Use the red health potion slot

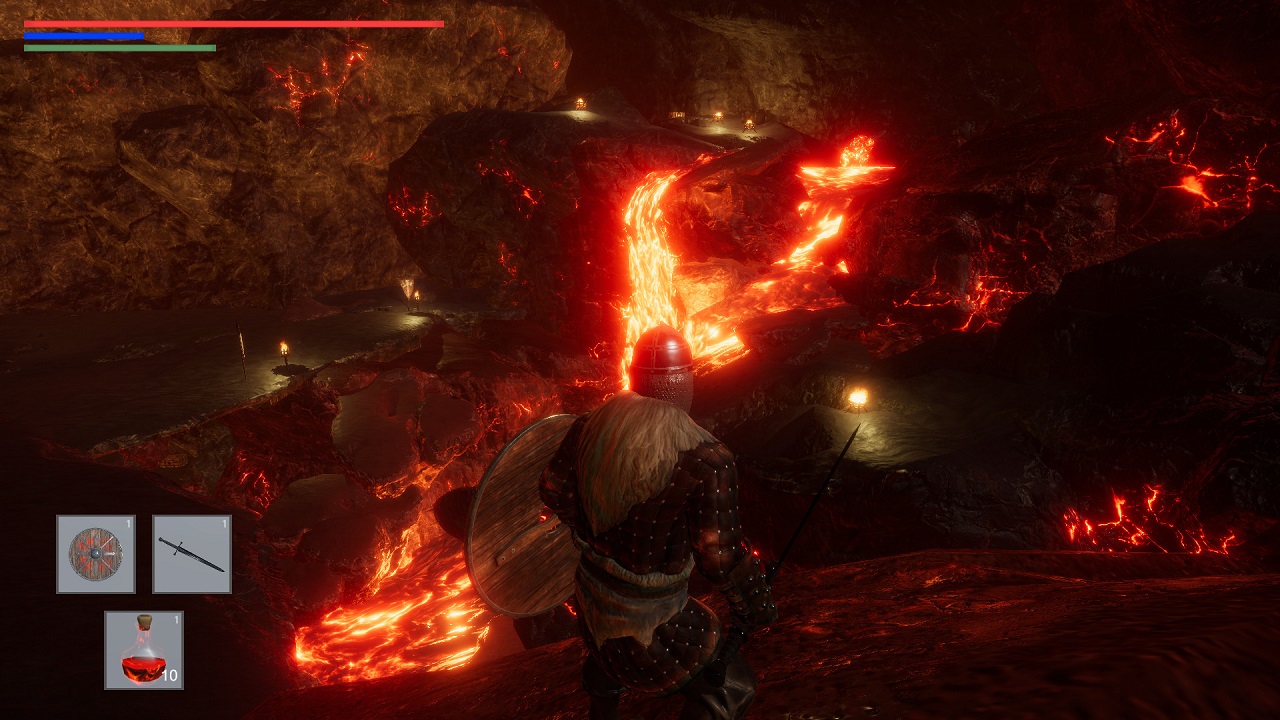tap(144, 650)
